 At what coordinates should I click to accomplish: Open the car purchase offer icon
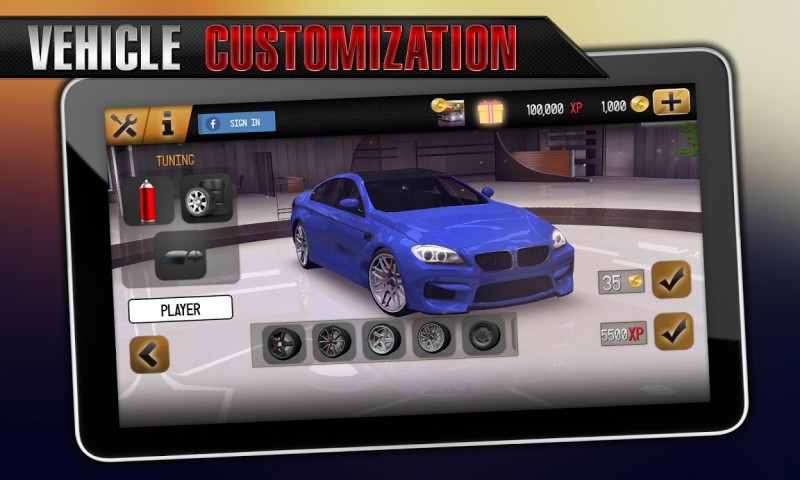click(449, 111)
